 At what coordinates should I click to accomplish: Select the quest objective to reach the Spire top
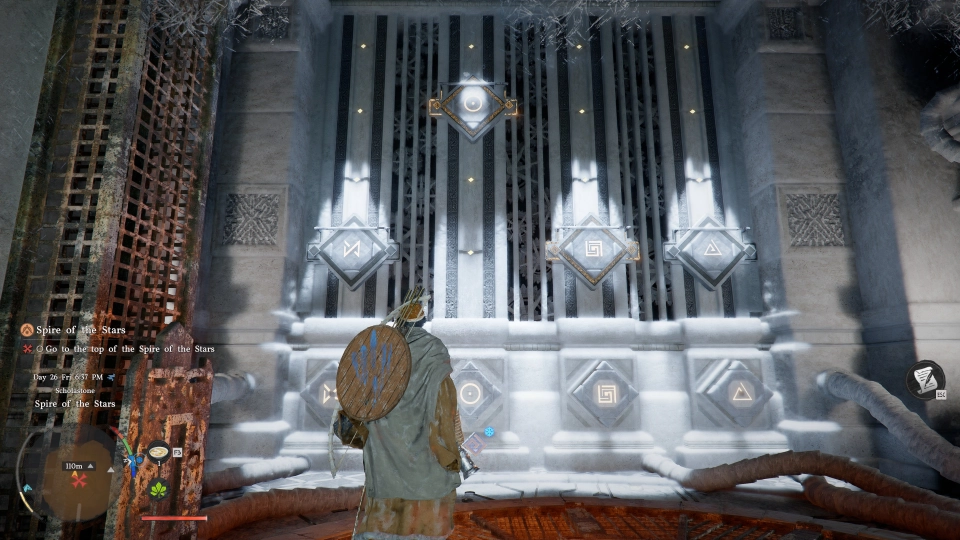(x=128, y=349)
